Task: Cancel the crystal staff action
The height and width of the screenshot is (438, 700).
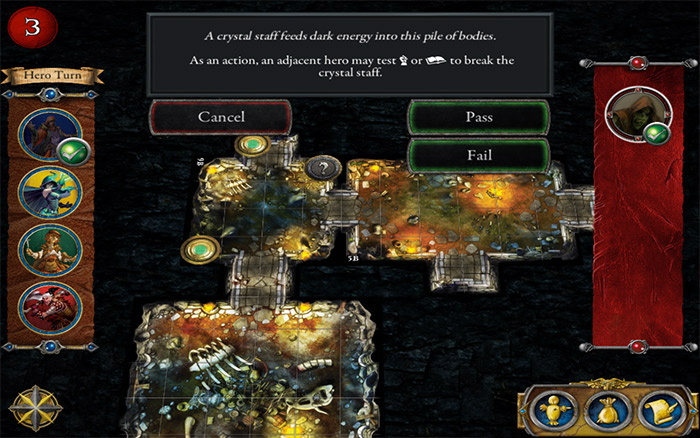Action: pos(221,117)
